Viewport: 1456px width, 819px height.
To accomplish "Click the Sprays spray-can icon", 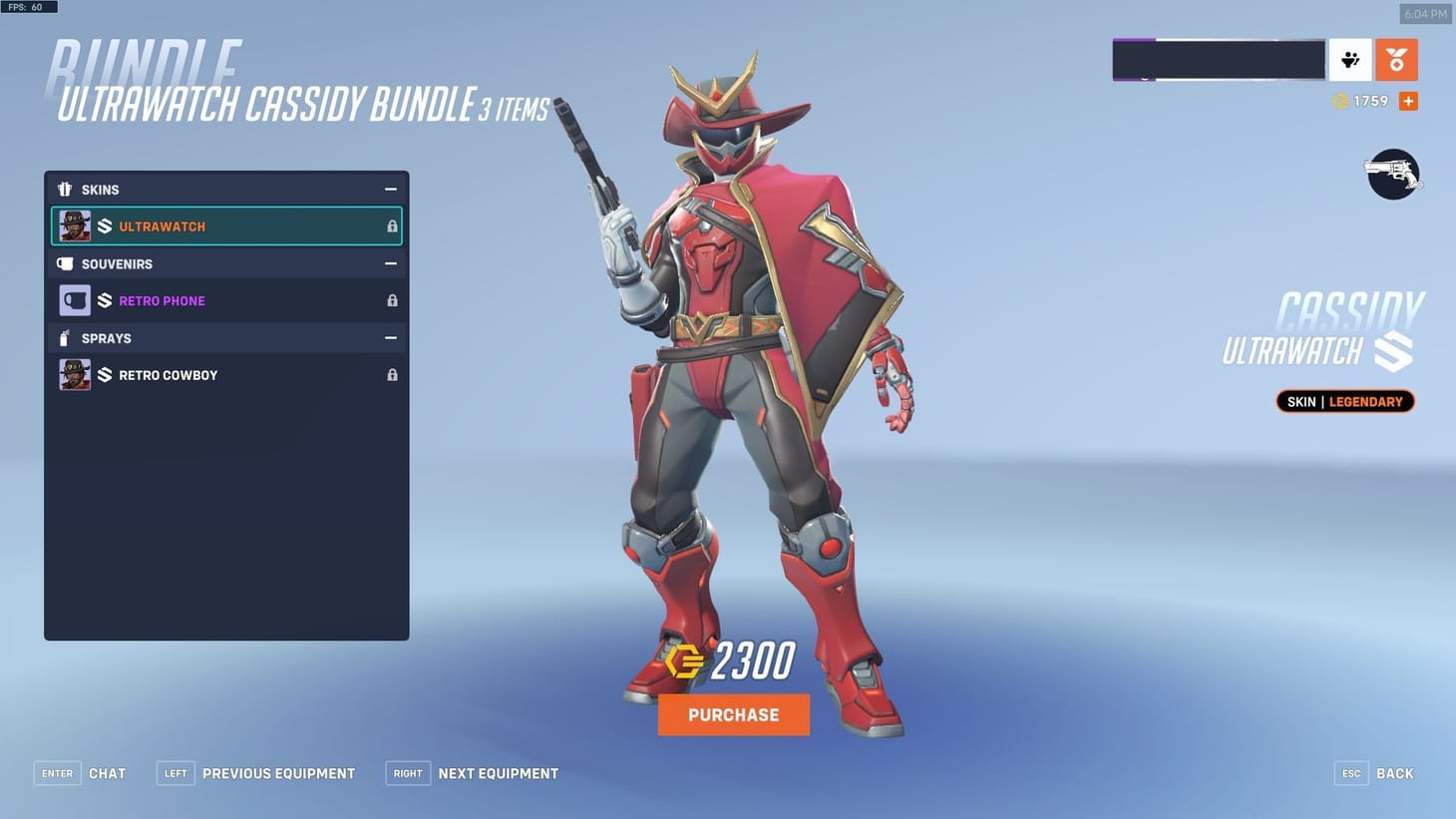I will (65, 338).
